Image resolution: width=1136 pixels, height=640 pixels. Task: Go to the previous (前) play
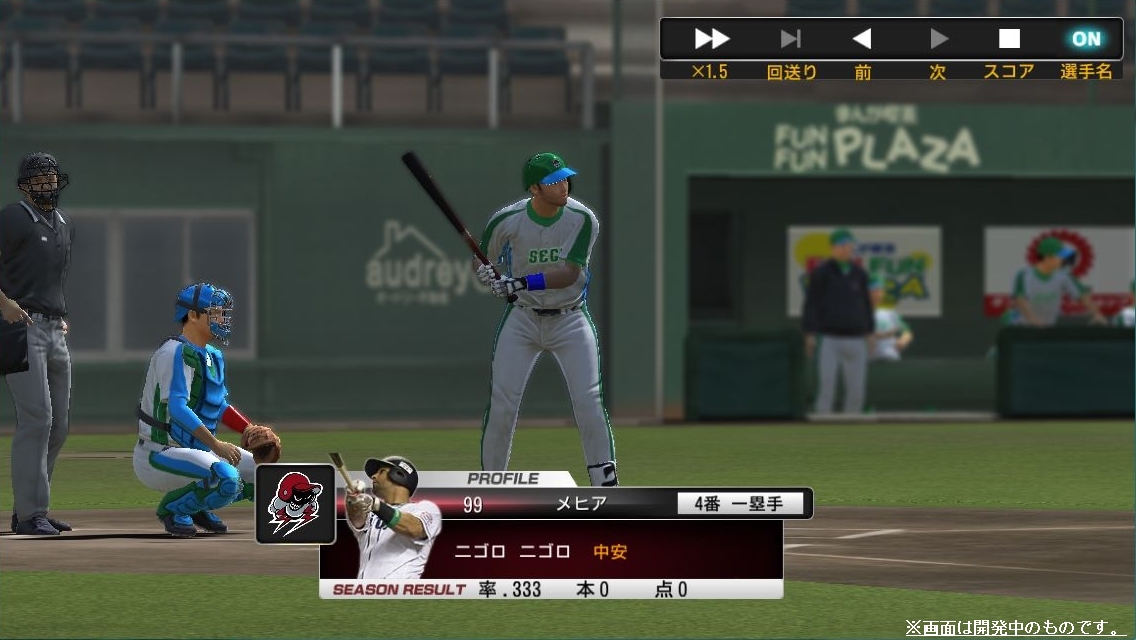[x=862, y=39]
